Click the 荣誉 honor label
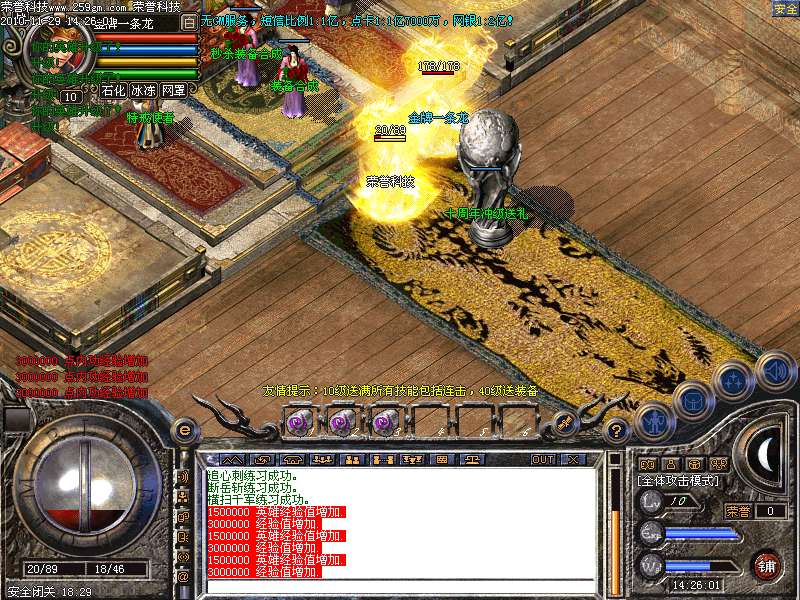The height and width of the screenshot is (600, 800). click(738, 511)
